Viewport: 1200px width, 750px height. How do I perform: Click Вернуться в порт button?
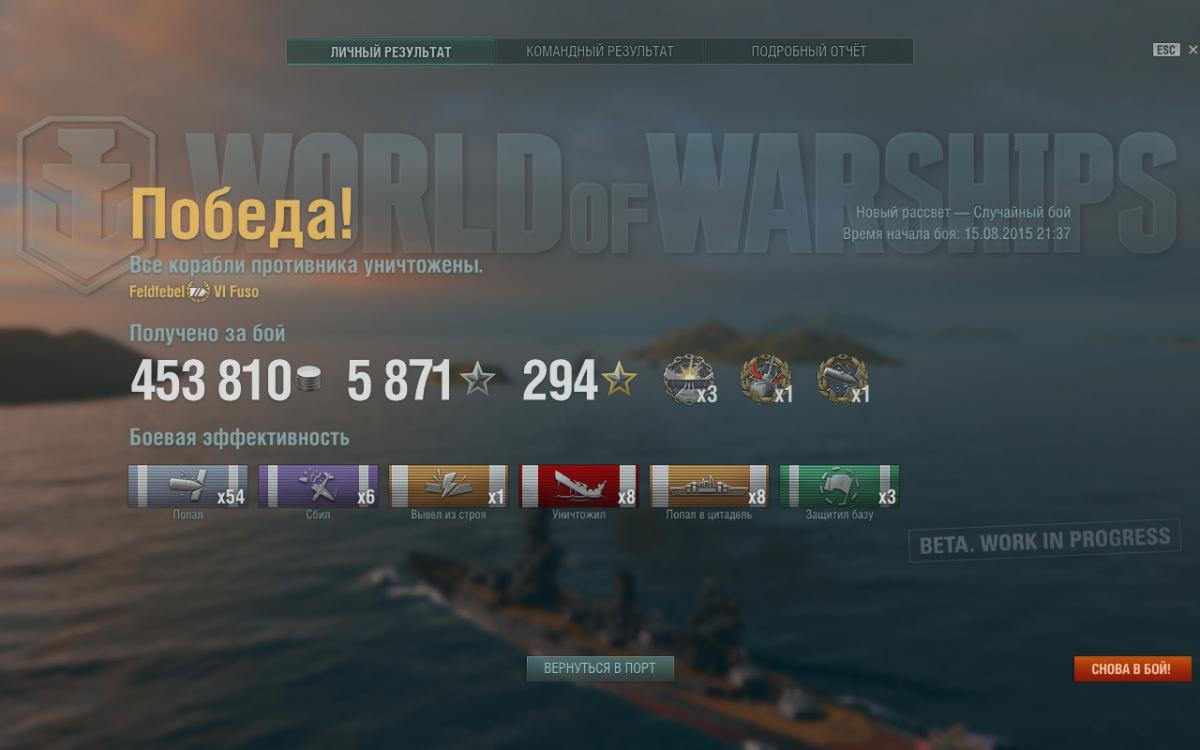(x=600, y=668)
